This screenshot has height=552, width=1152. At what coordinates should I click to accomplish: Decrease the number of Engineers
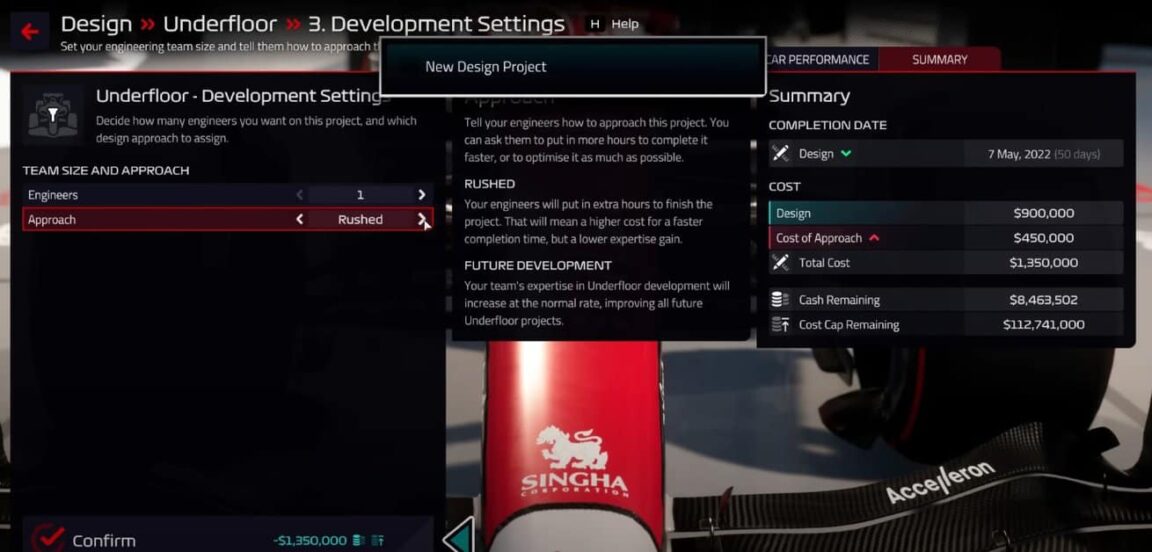(x=299, y=195)
